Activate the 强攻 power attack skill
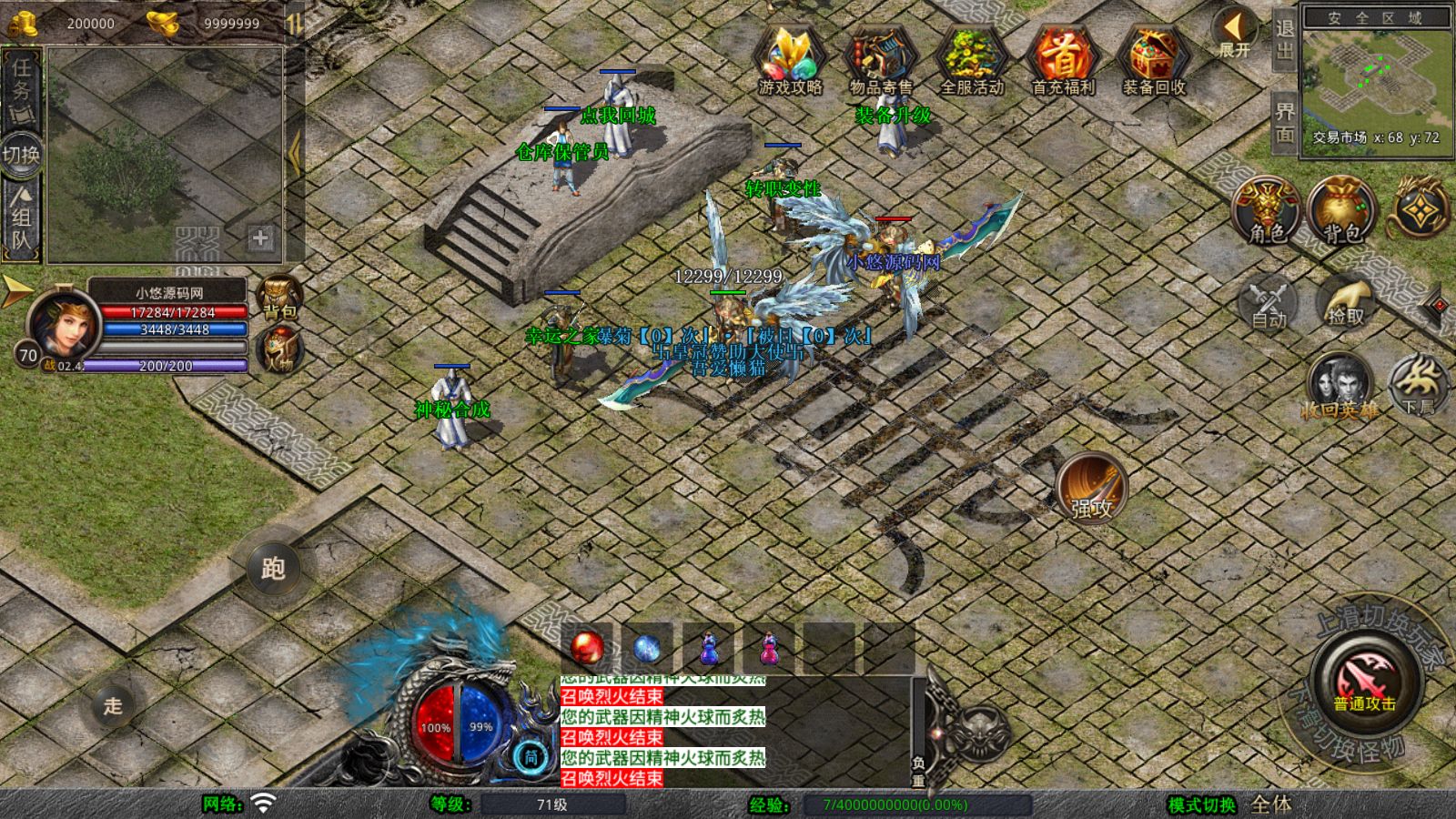Image resolution: width=1456 pixels, height=819 pixels. (x=1091, y=487)
